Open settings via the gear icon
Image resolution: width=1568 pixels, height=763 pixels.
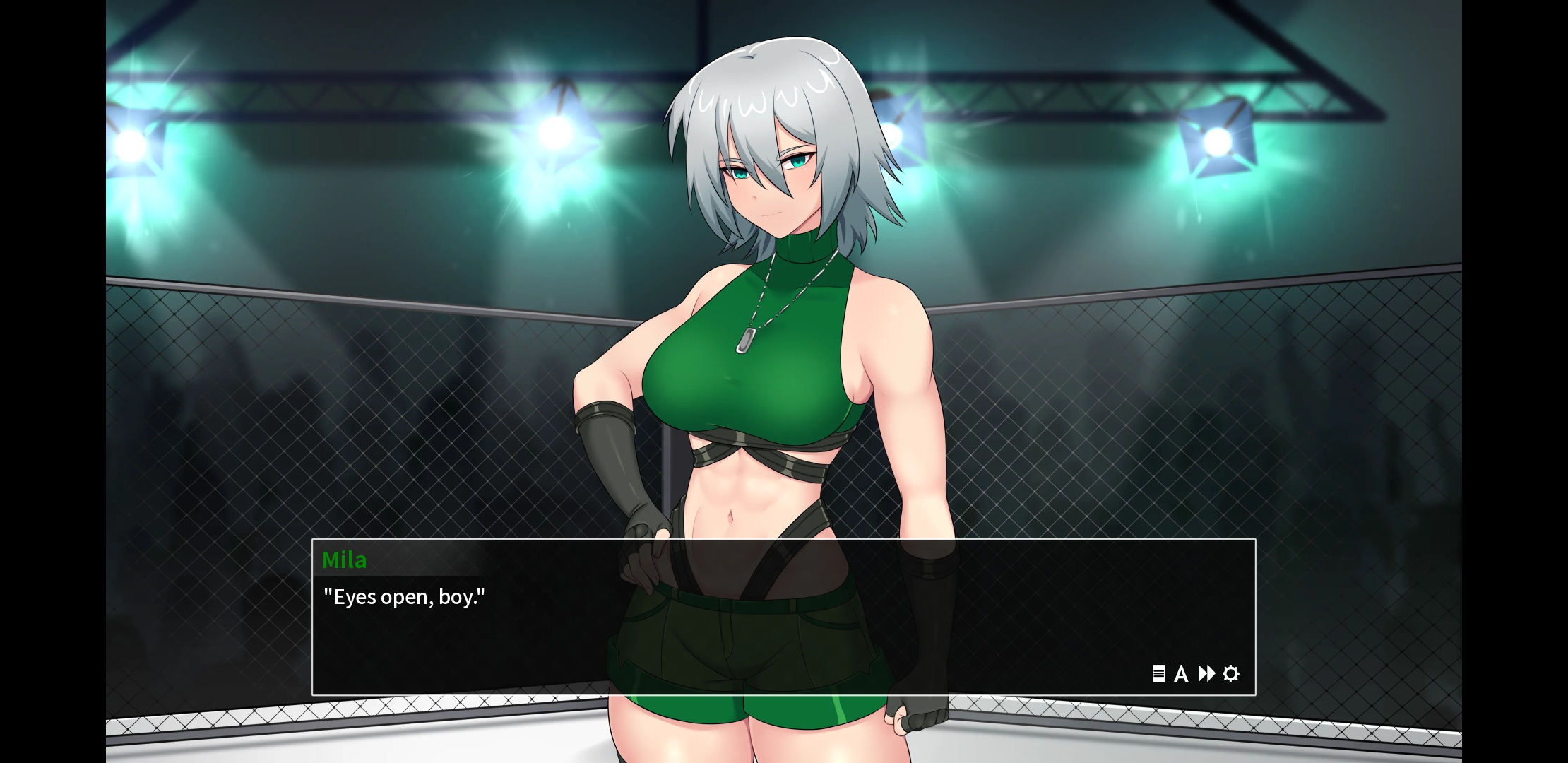[x=1231, y=674]
